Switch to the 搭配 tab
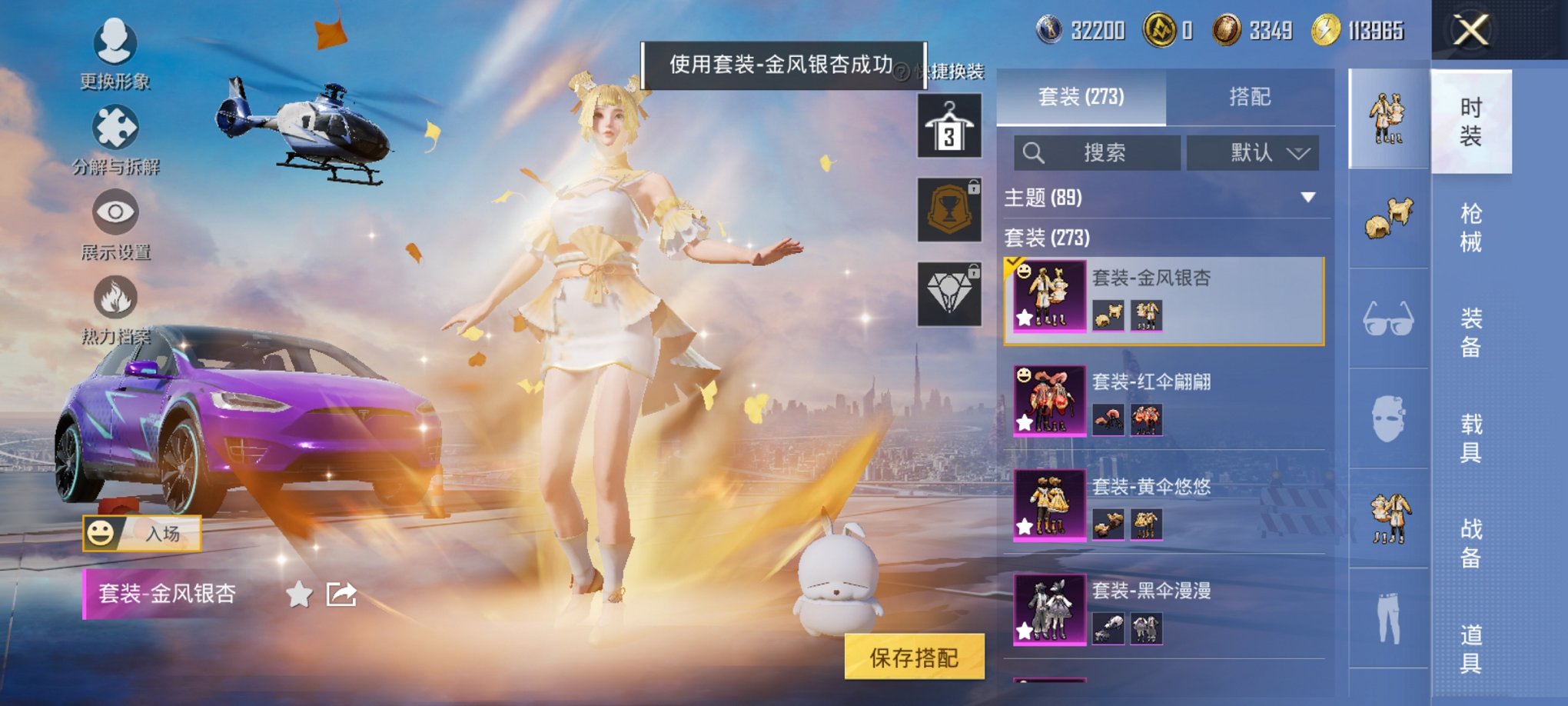Viewport: 1568px width, 706px height. [x=1249, y=97]
